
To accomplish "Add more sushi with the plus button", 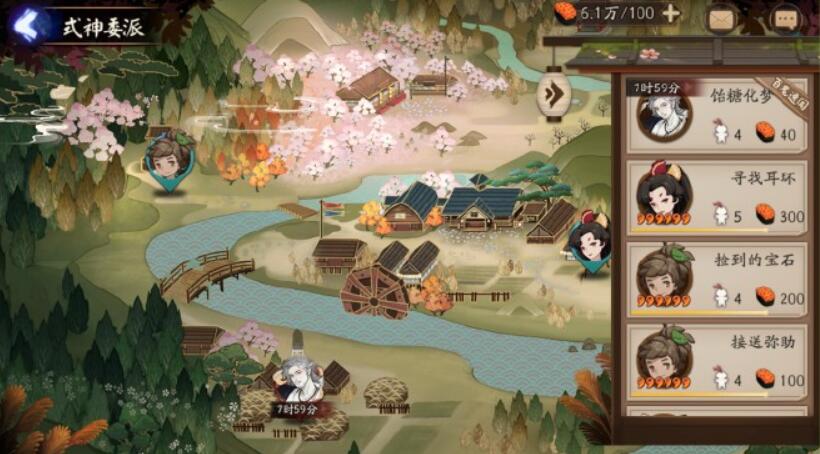I will pos(670,14).
